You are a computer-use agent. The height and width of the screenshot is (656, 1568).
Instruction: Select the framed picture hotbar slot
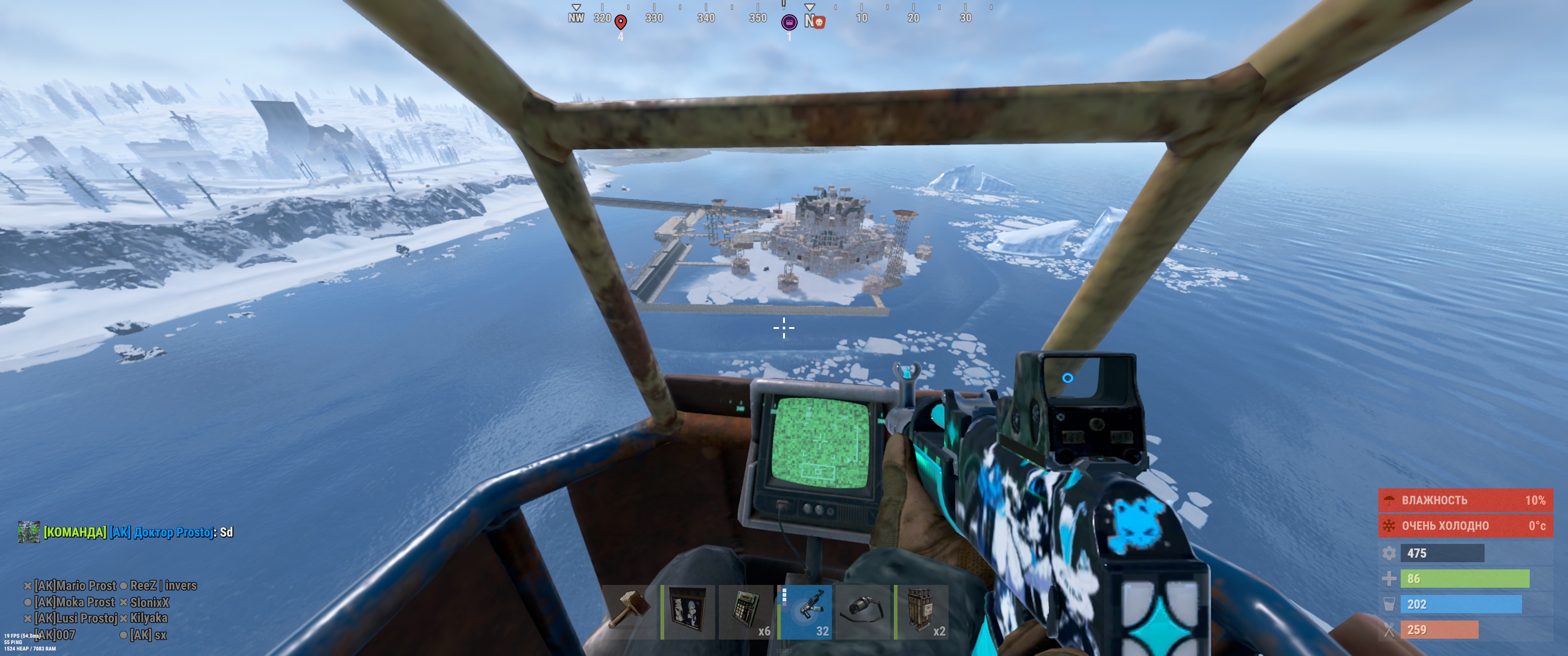tap(688, 611)
